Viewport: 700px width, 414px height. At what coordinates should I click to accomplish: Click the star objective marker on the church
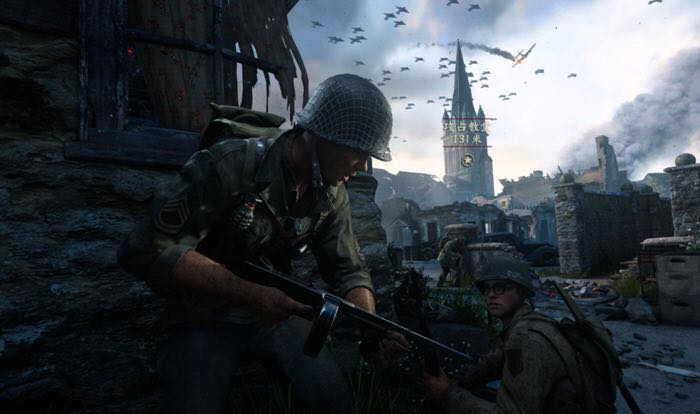coord(467,161)
